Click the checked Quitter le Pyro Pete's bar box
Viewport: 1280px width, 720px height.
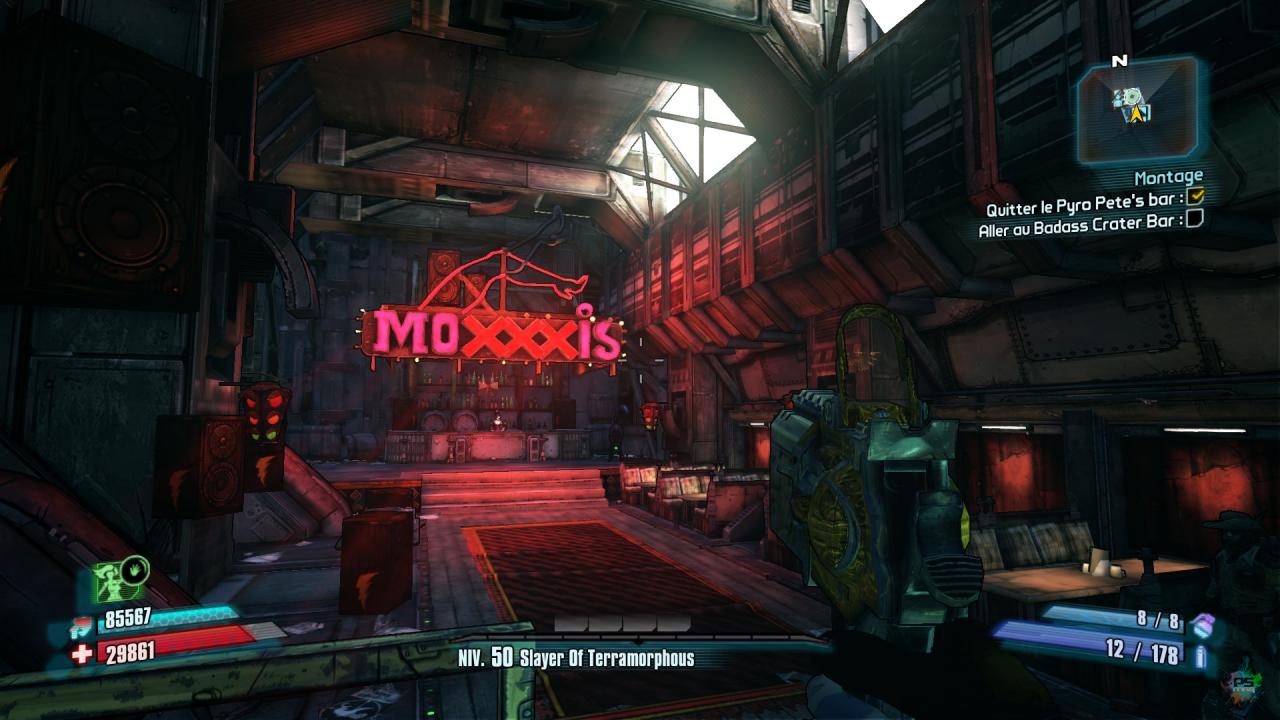tap(1194, 198)
